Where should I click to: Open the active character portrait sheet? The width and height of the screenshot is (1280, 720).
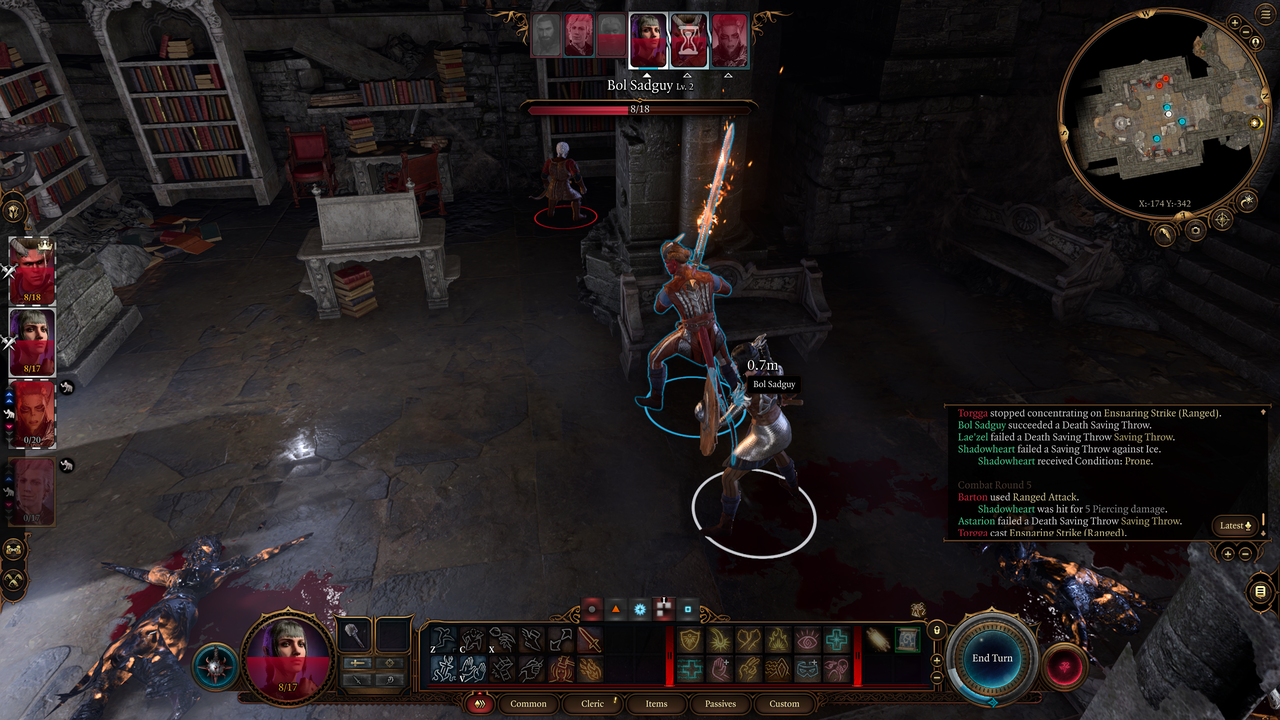(x=288, y=656)
